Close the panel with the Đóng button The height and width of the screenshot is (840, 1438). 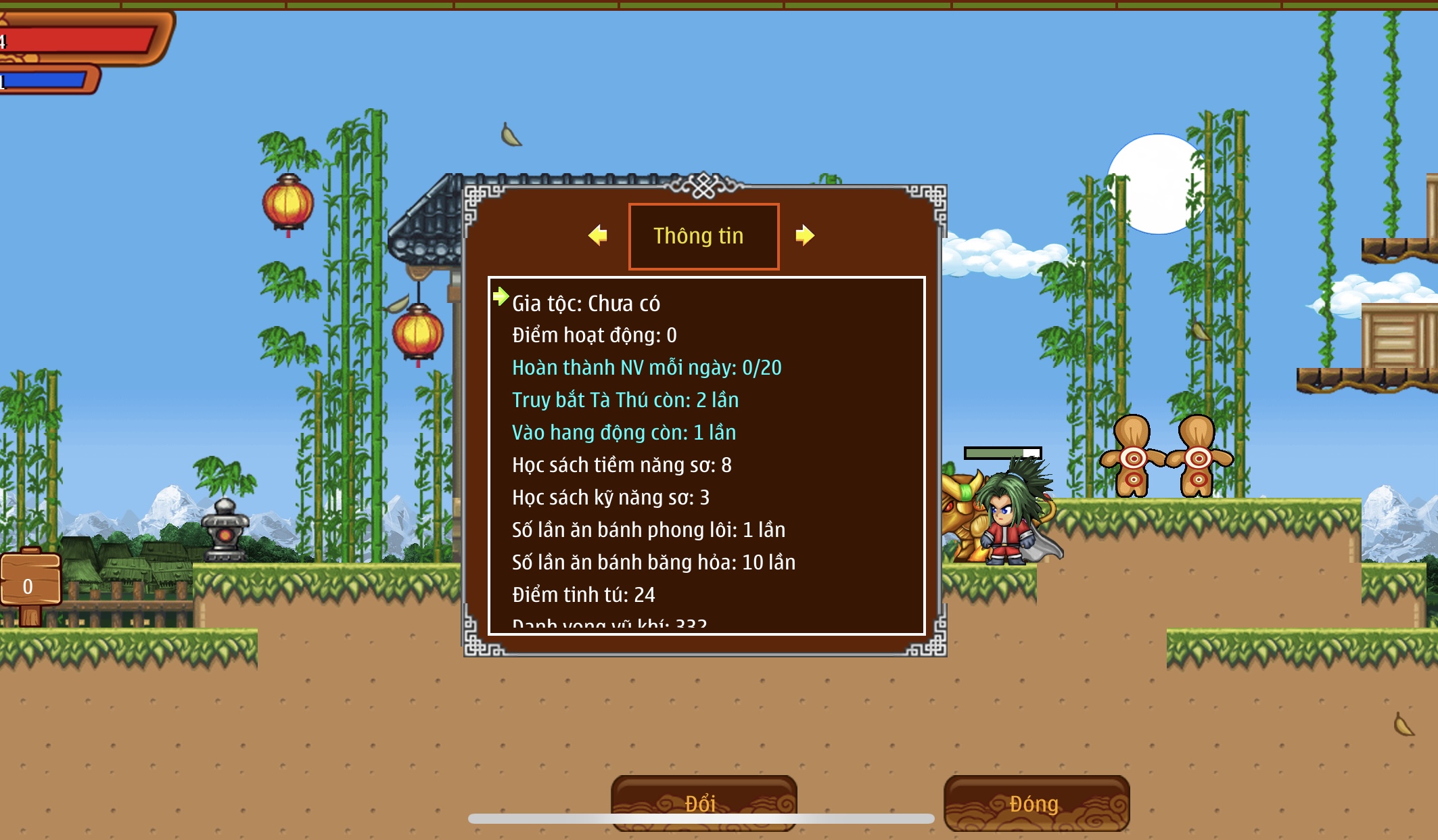pyautogui.click(x=1036, y=802)
